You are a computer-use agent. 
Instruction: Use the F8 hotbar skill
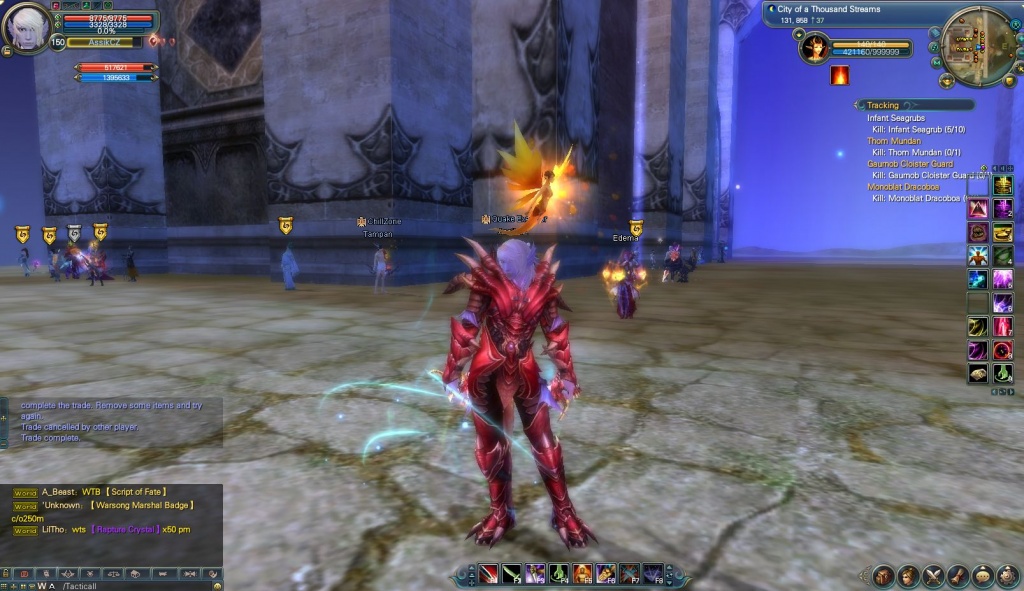coord(654,574)
